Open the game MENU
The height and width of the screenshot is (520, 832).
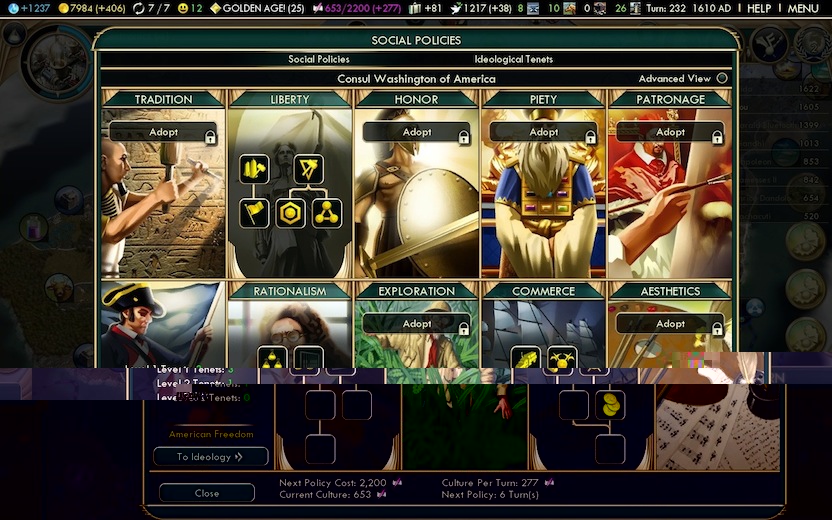802,9
